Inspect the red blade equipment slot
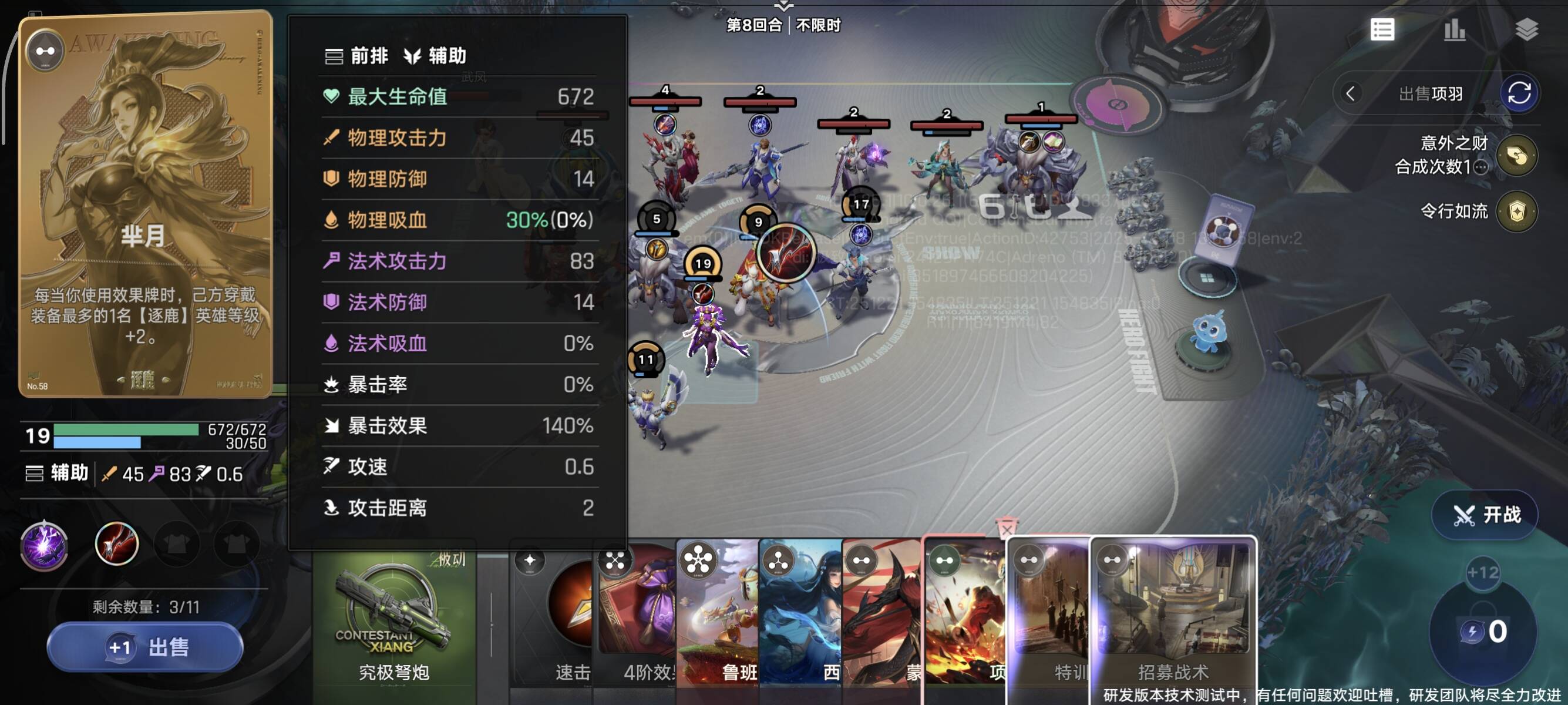Viewport: 1568px width, 705px height. coord(116,543)
